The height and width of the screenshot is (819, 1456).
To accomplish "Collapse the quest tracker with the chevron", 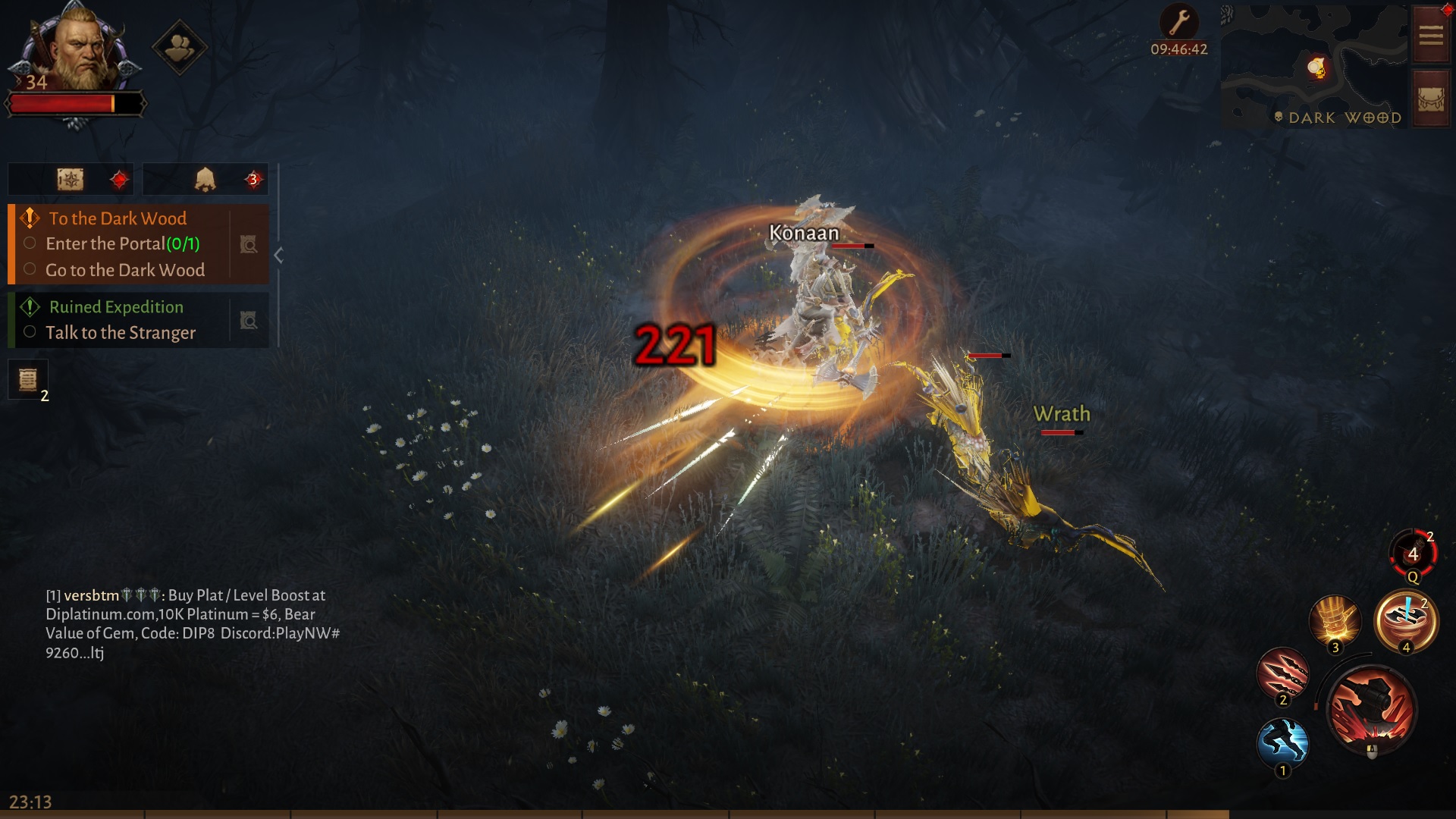I will coord(280,256).
